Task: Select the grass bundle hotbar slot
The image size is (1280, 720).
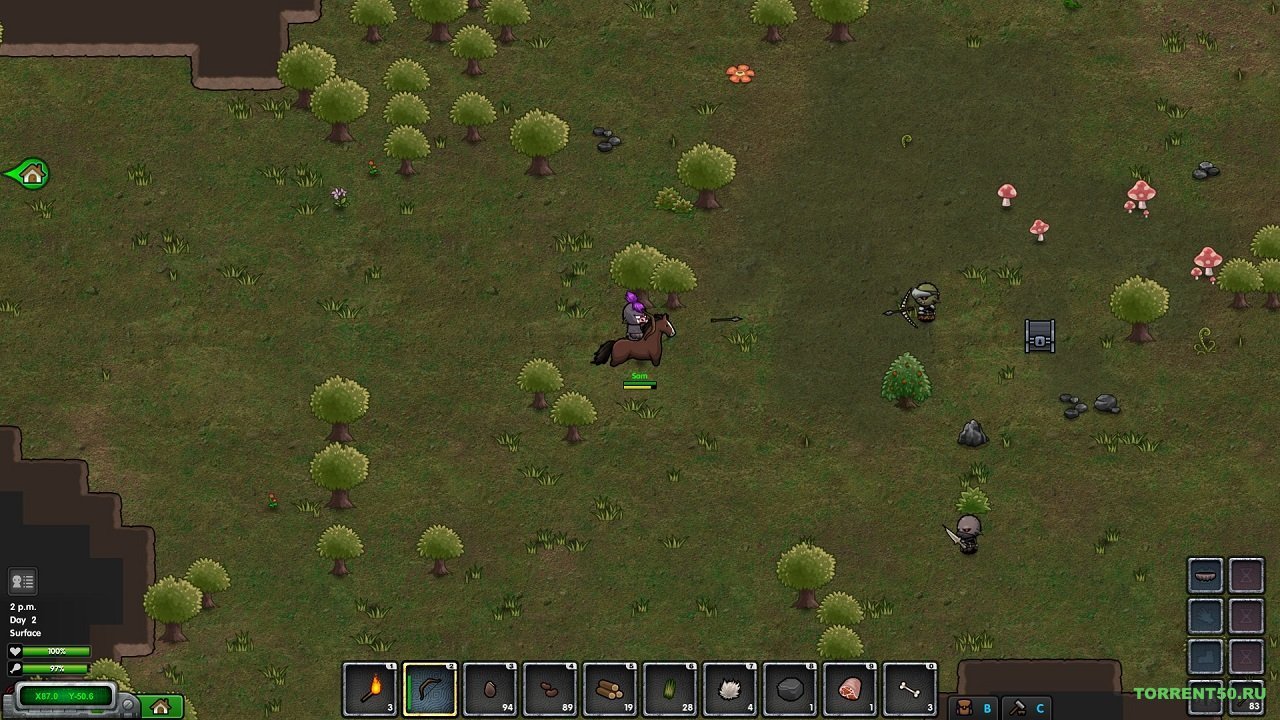Action: pyautogui.click(x=670, y=689)
